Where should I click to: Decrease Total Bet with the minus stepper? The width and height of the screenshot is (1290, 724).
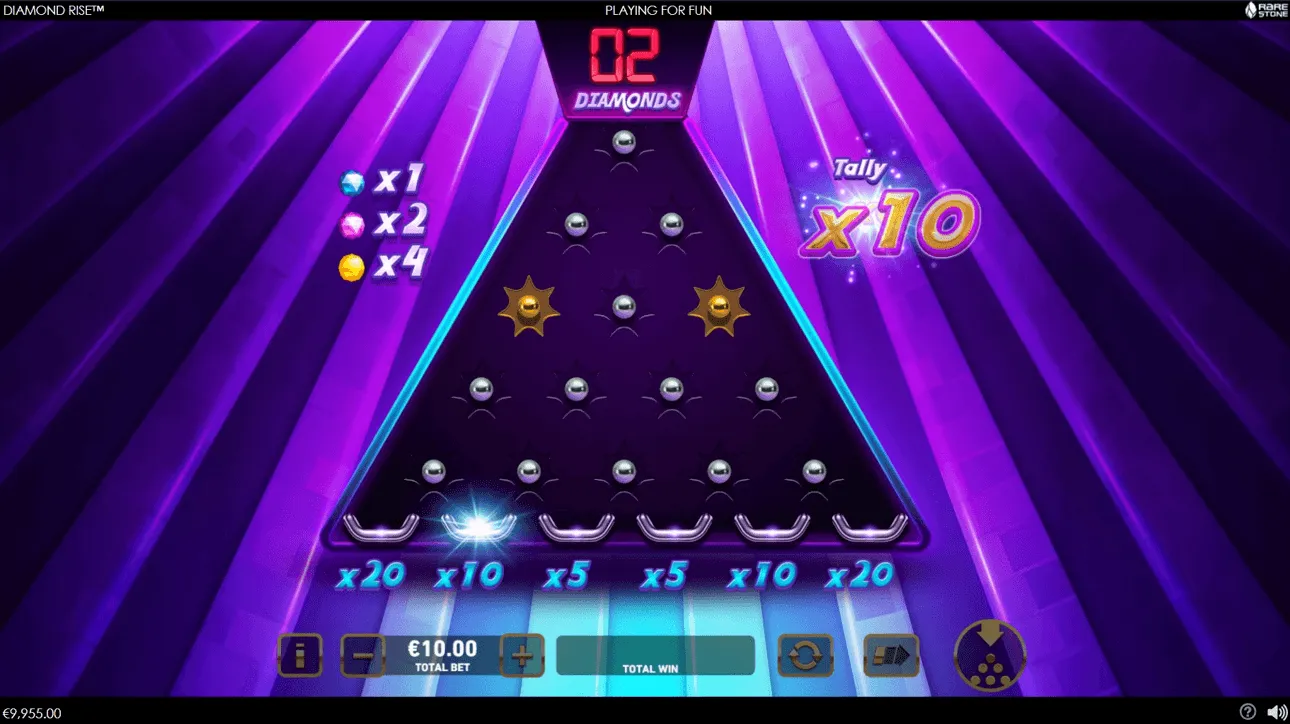coord(363,655)
